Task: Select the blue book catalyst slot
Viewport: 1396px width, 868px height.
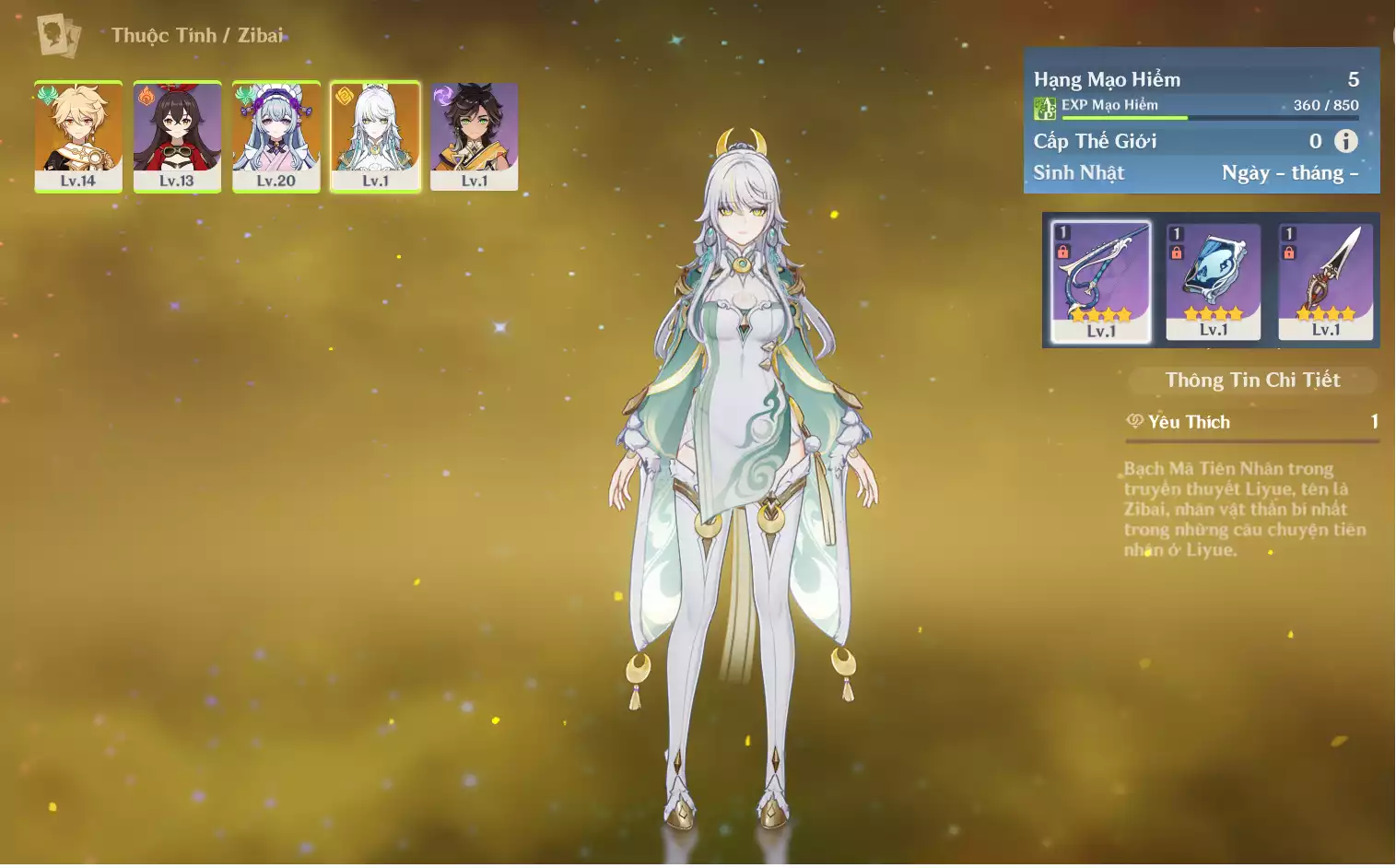Action: pyautogui.click(x=1214, y=282)
